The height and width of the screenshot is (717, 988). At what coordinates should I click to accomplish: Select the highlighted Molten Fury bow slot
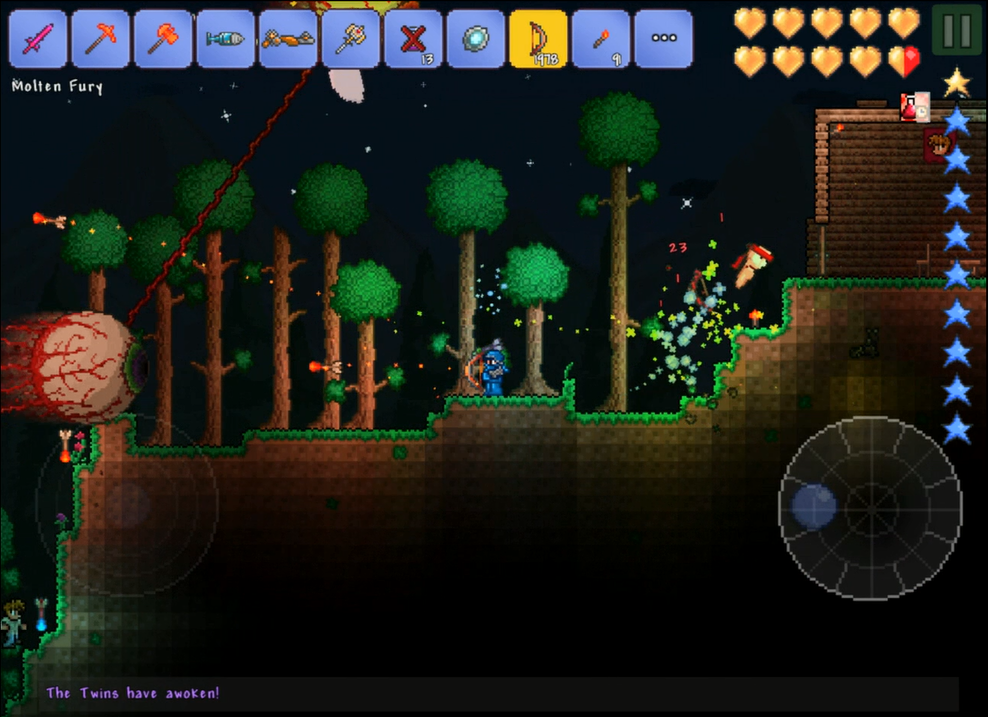pyautogui.click(x=538, y=39)
